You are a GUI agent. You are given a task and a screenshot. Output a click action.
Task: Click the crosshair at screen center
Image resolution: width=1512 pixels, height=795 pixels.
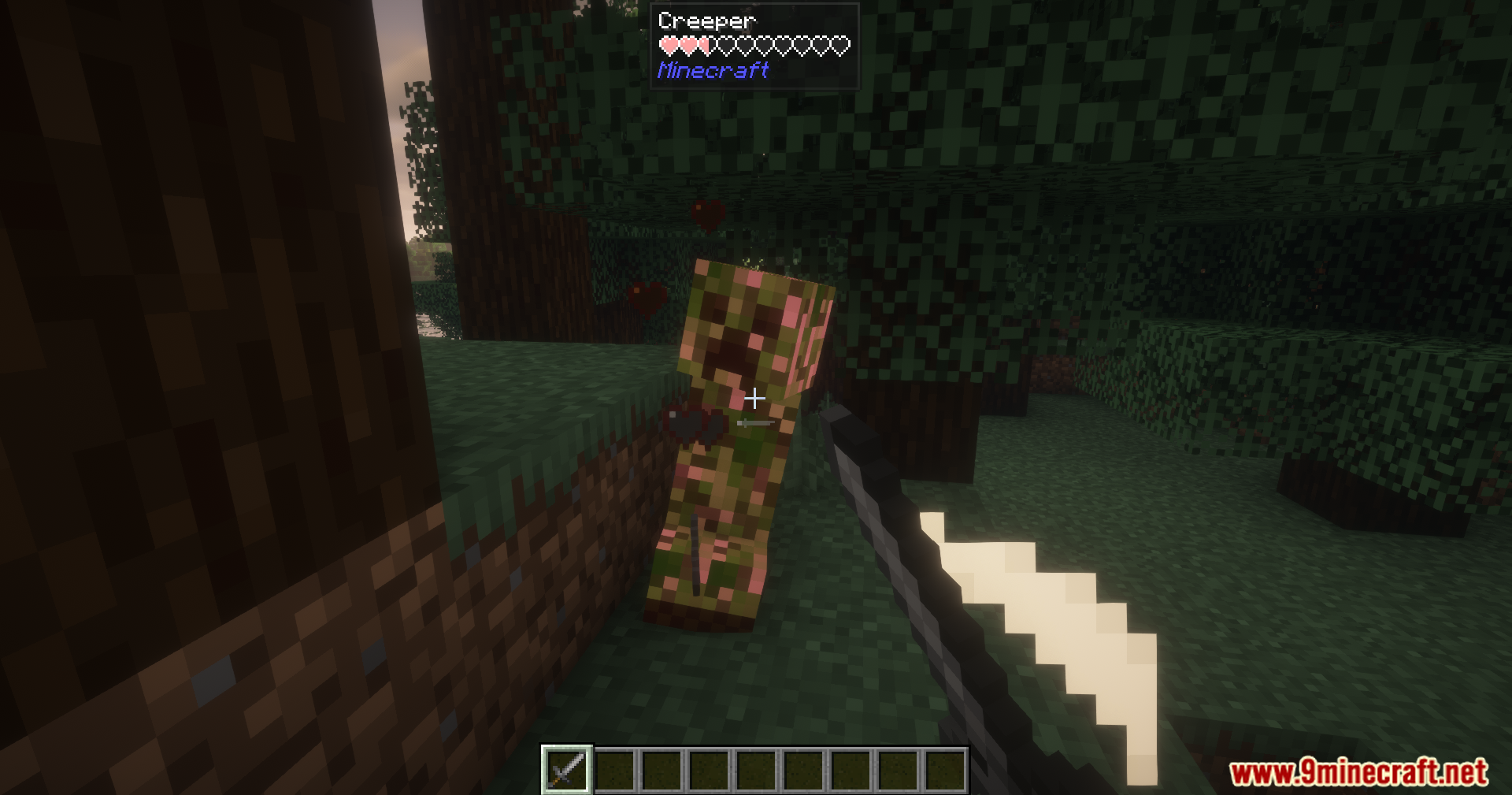(x=754, y=399)
